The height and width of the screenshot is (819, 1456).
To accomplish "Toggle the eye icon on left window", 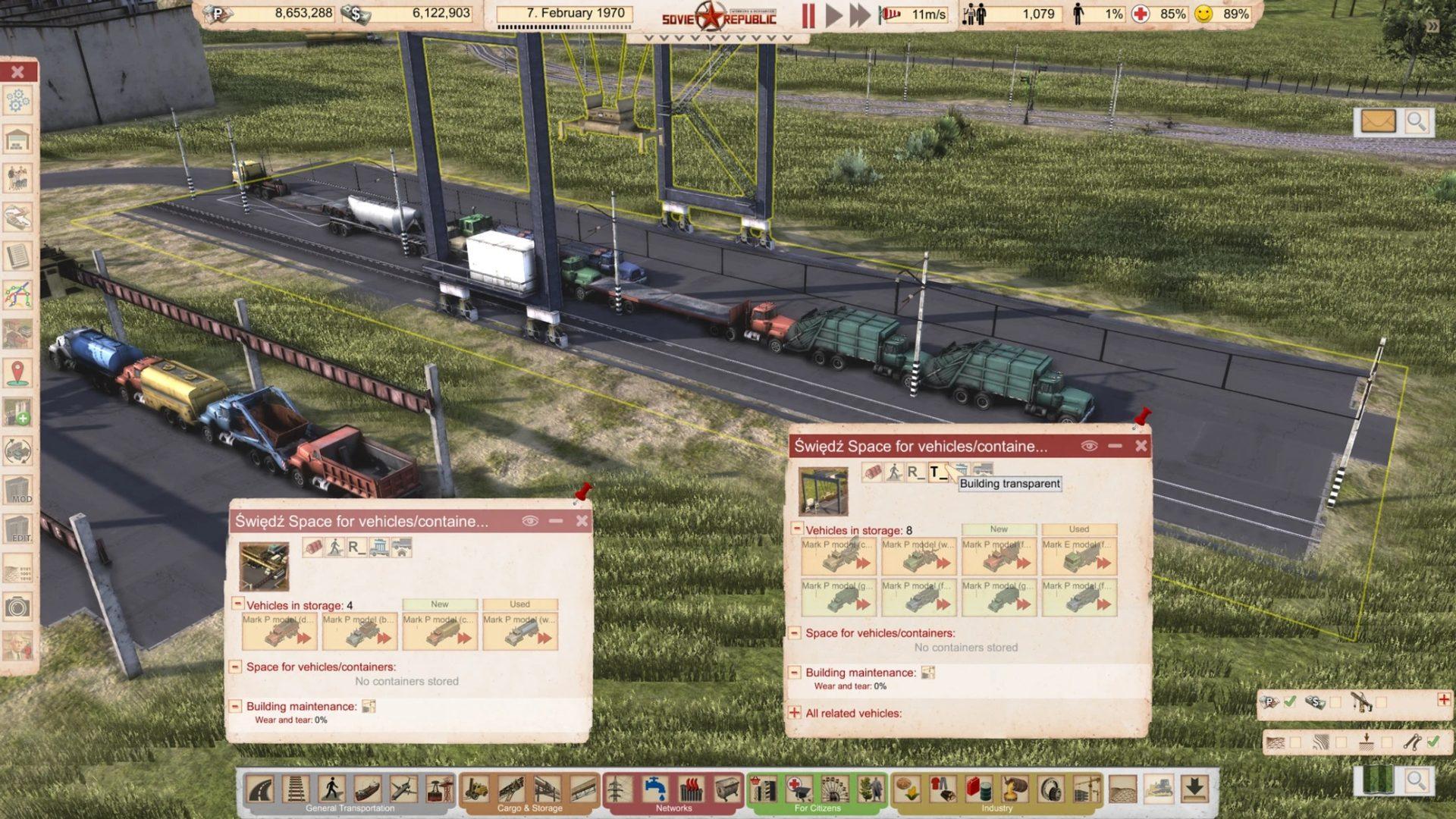I will (x=529, y=521).
